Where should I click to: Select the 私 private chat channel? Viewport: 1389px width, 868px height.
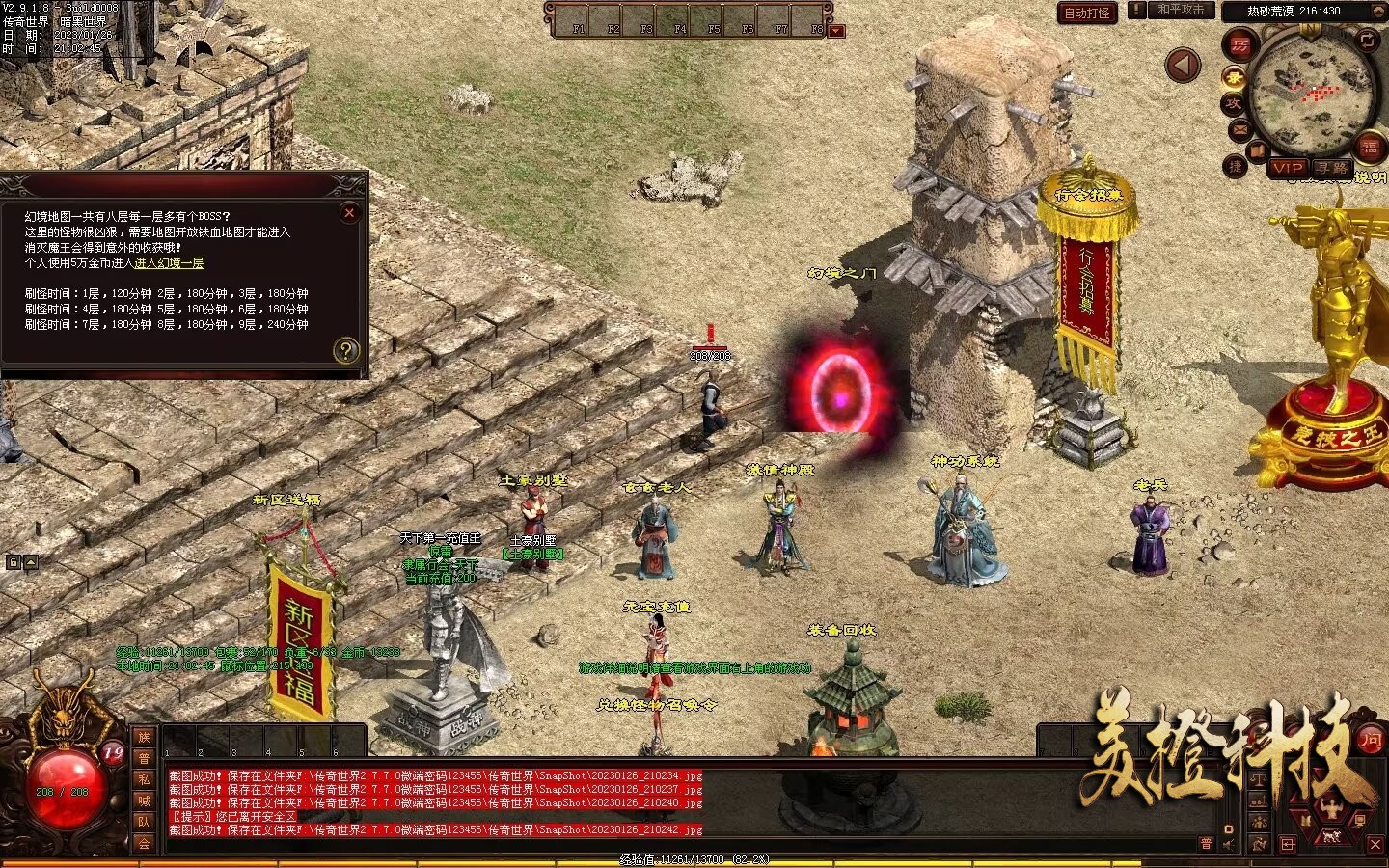coord(144,780)
